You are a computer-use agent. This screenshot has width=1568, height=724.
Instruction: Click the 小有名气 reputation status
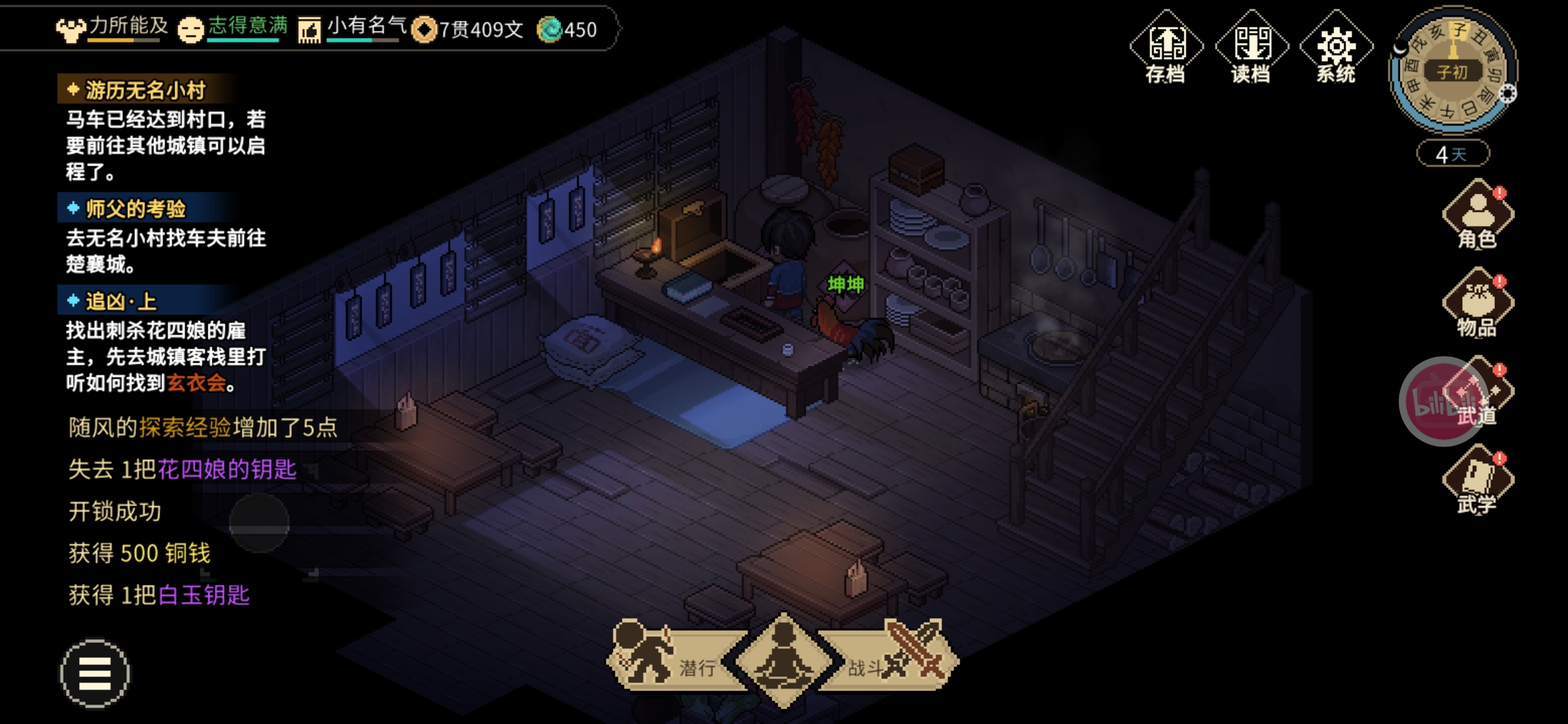353,28
